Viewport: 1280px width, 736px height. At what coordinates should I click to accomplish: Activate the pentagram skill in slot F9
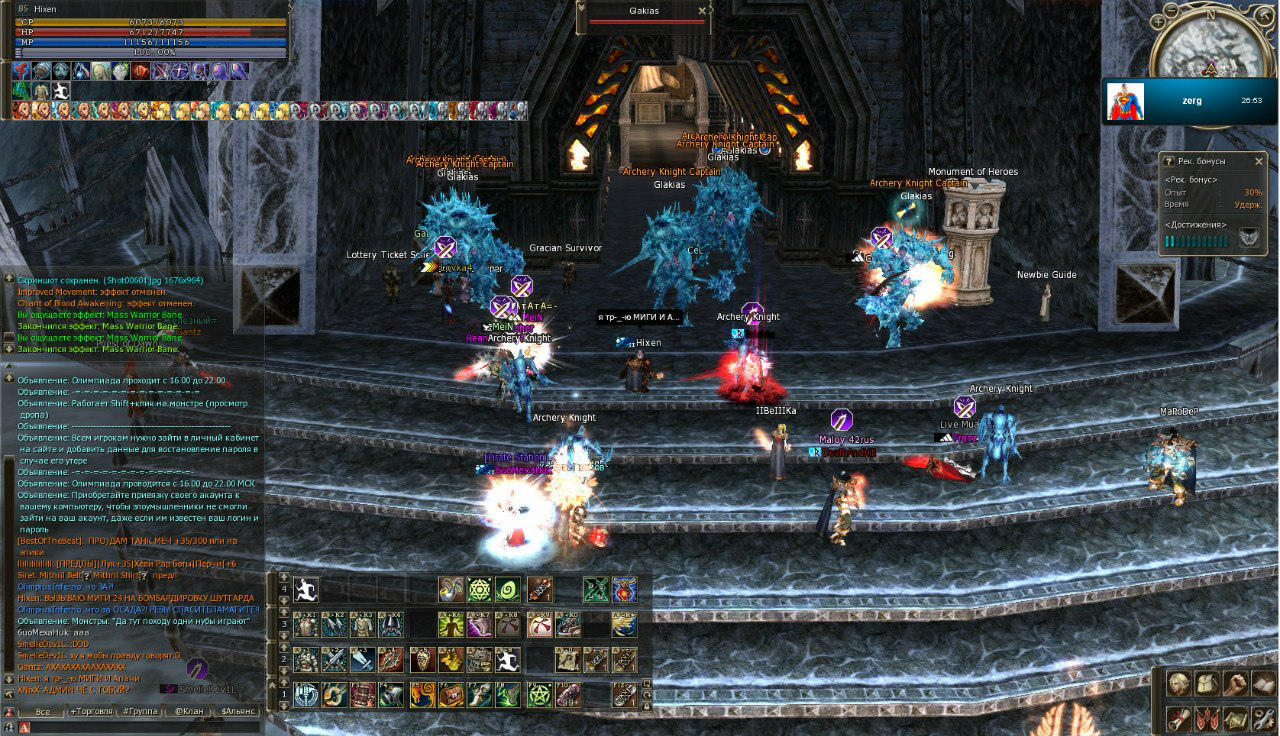[540, 694]
